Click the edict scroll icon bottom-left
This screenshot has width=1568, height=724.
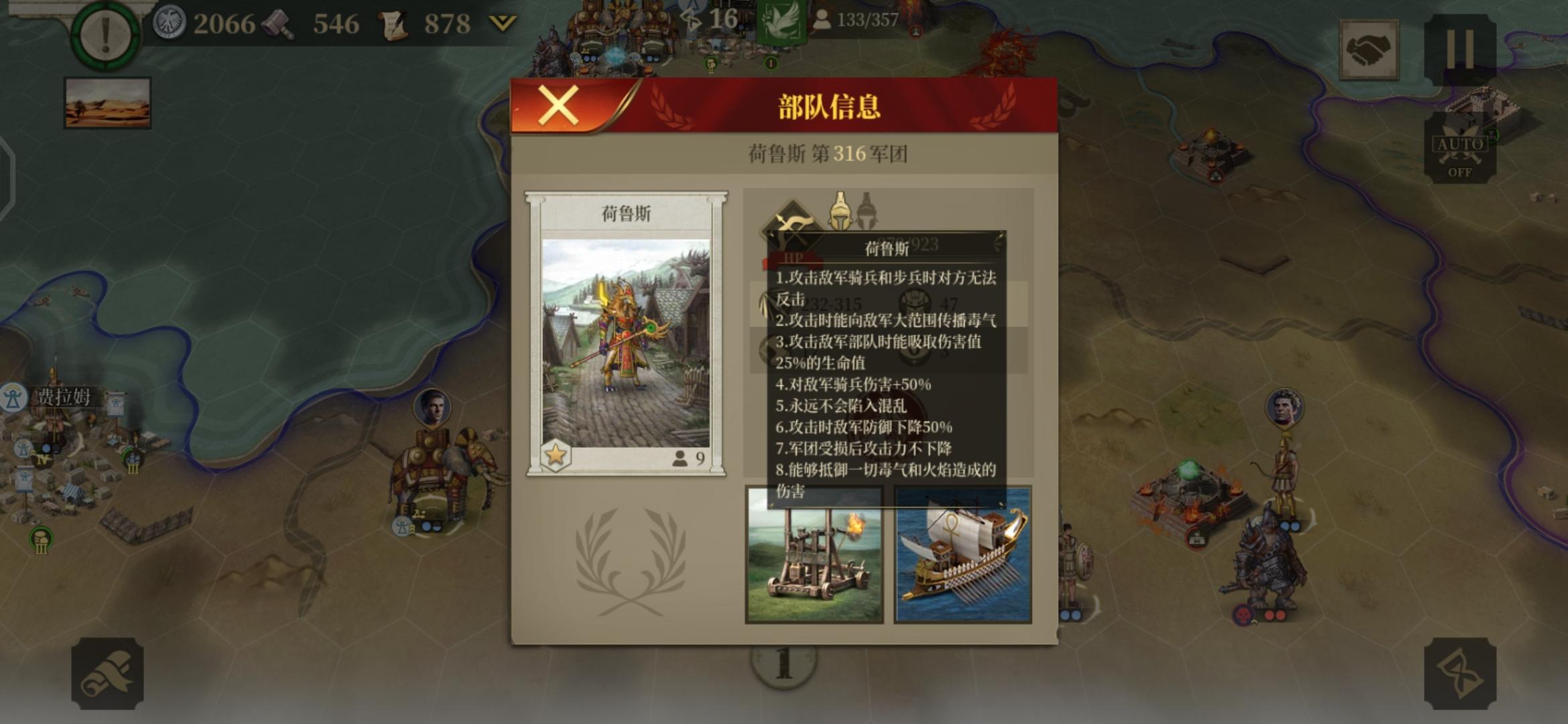pos(107,672)
